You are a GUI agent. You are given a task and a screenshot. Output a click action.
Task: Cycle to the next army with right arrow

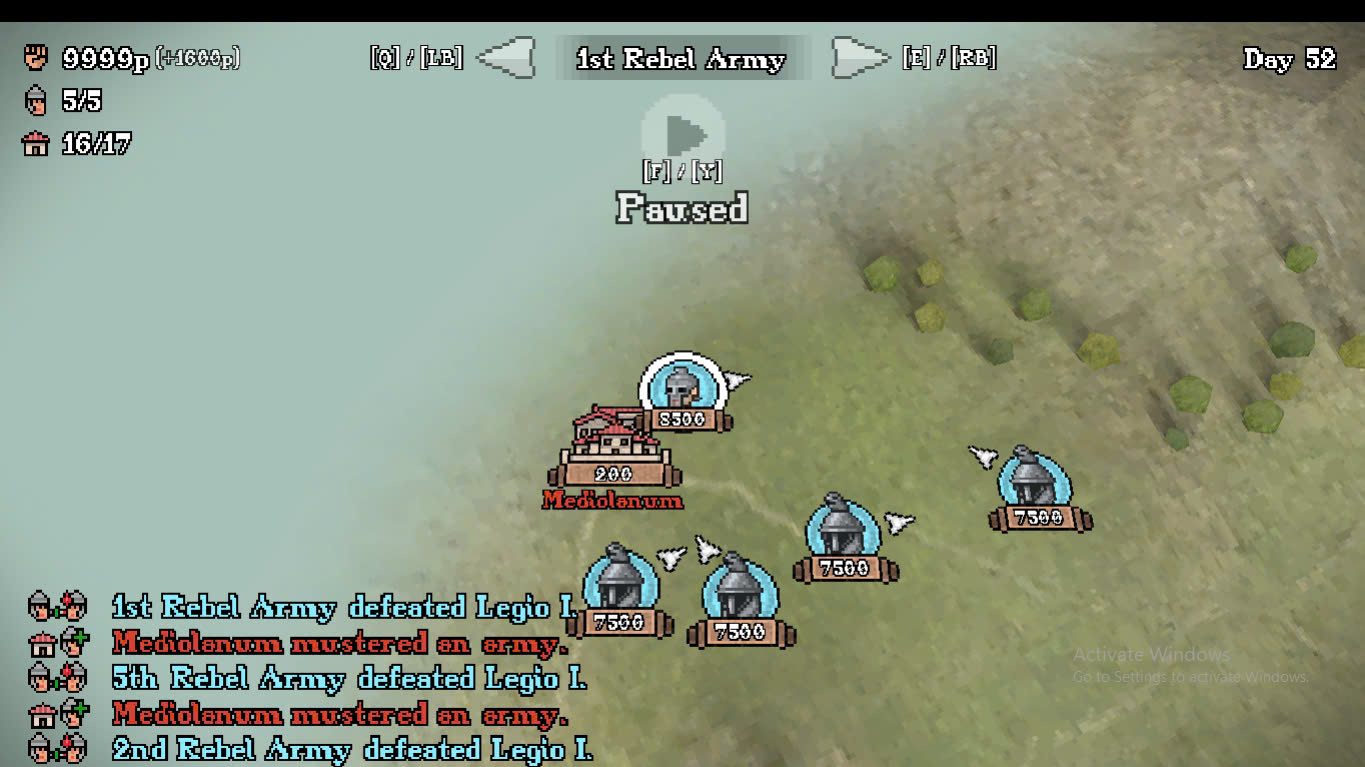[859, 58]
